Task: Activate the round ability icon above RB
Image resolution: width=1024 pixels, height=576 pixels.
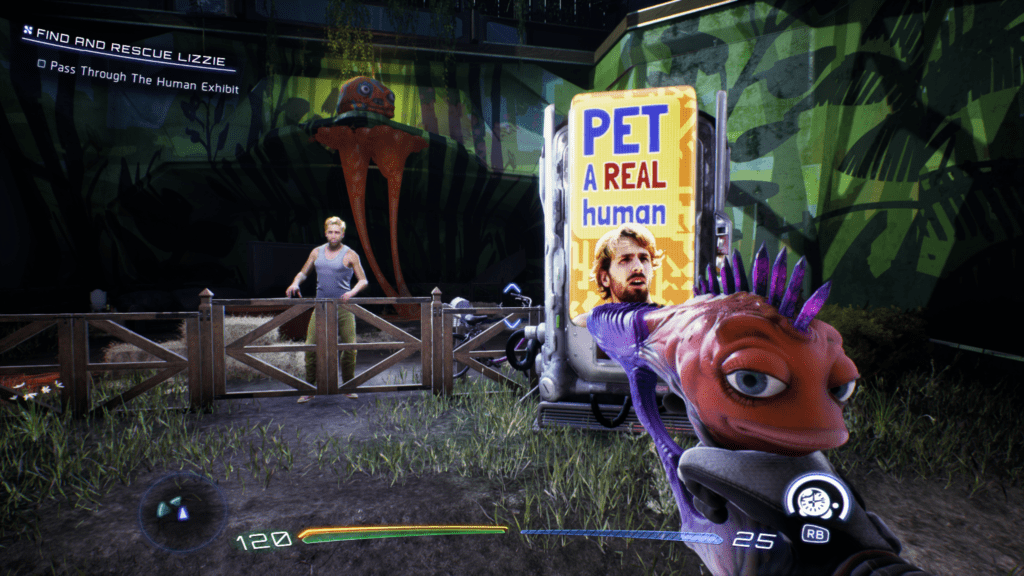Action: tap(816, 496)
